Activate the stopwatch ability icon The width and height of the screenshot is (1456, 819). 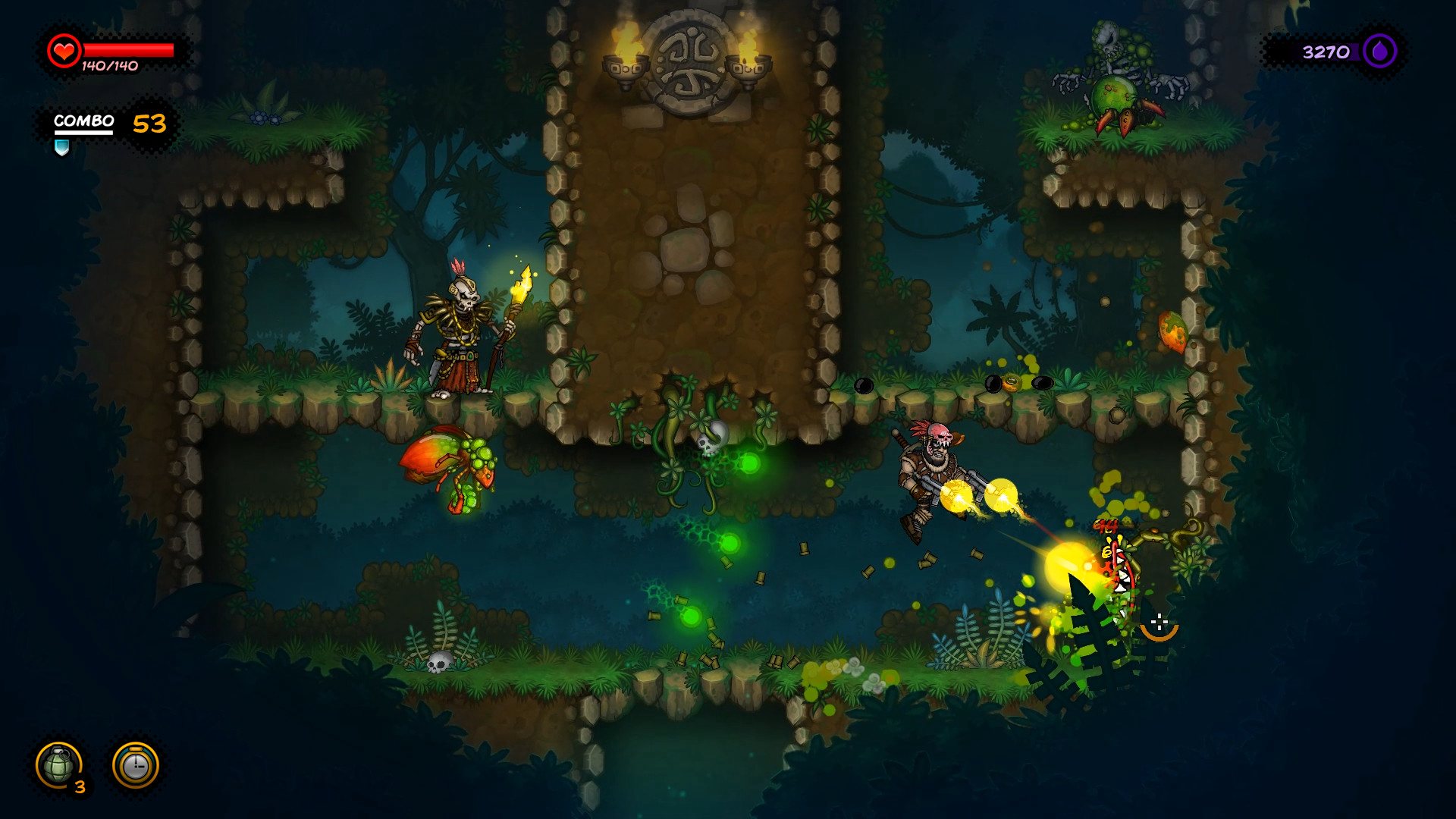tap(136, 765)
